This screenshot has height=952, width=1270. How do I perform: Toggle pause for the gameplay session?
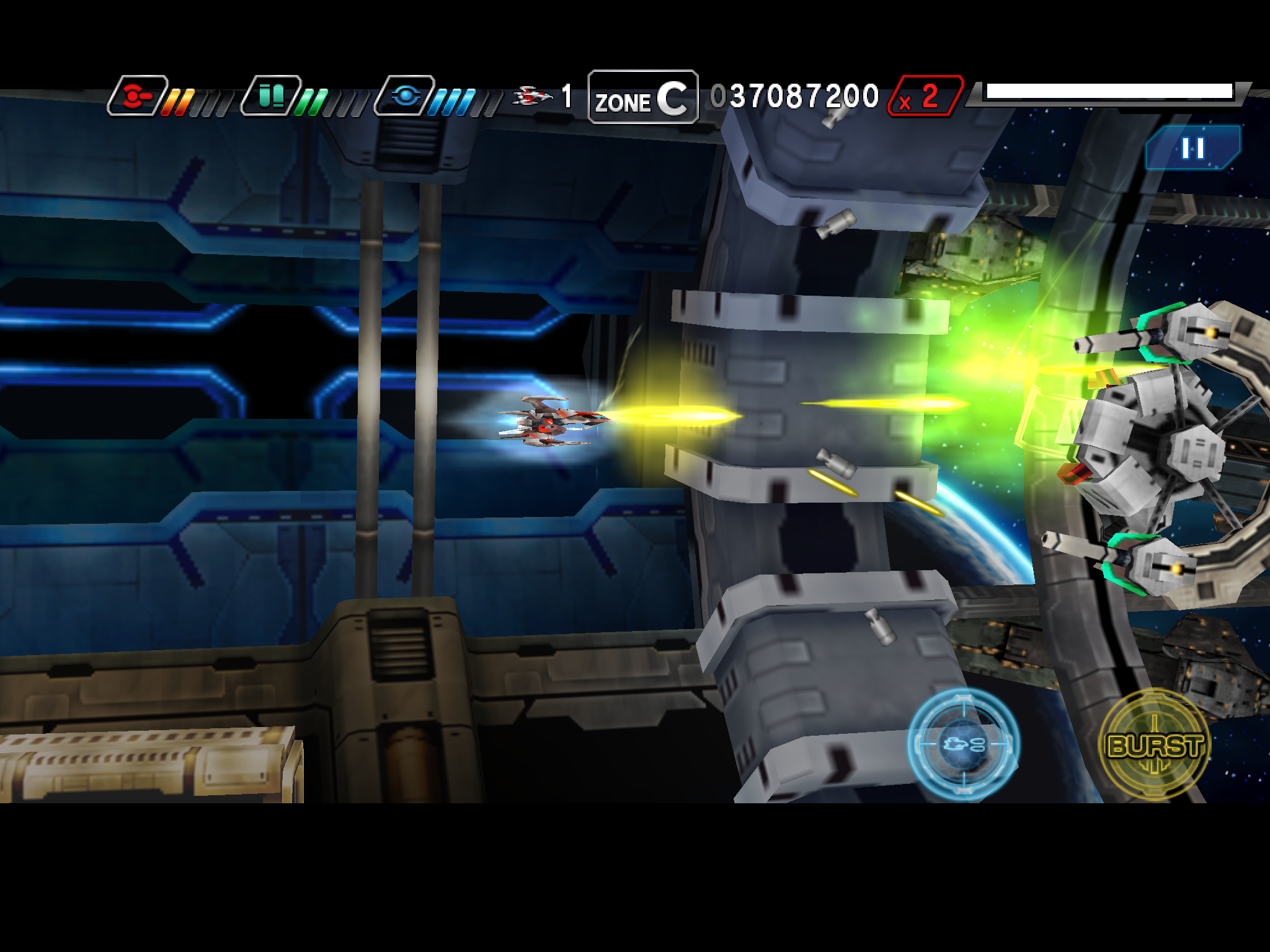coord(1194,149)
